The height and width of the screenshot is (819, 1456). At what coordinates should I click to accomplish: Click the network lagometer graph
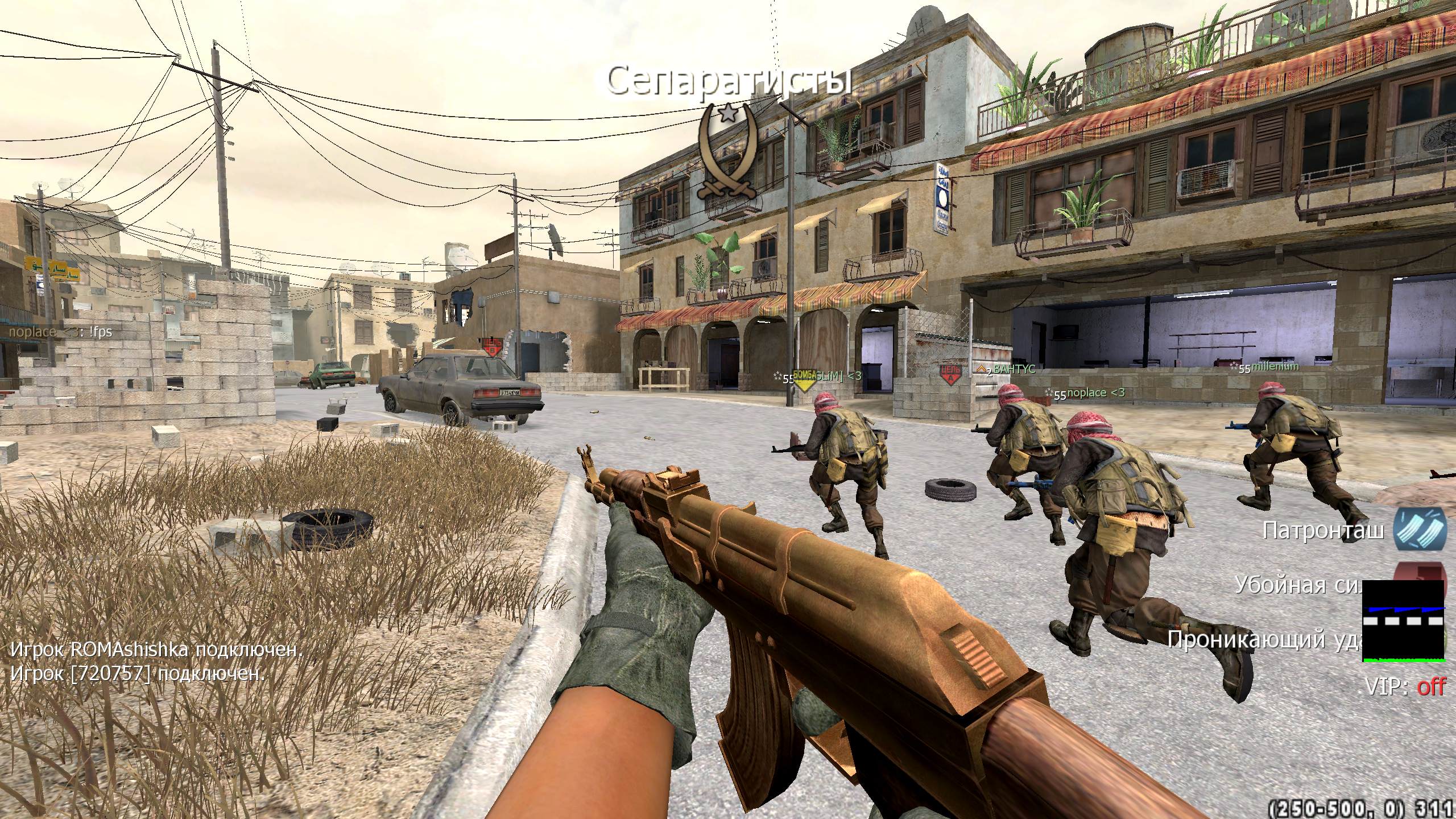click(1403, 621)
